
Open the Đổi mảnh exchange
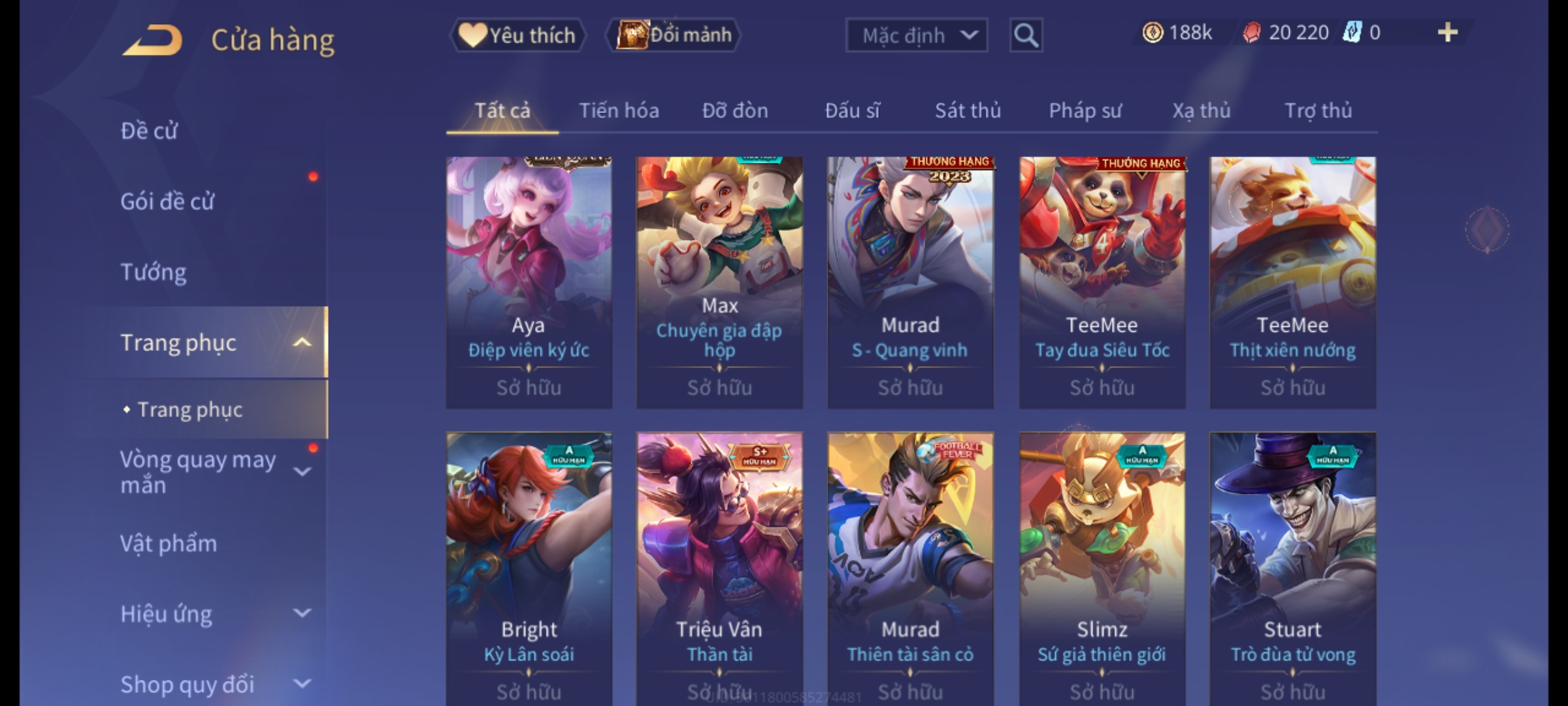click(674, 35)
